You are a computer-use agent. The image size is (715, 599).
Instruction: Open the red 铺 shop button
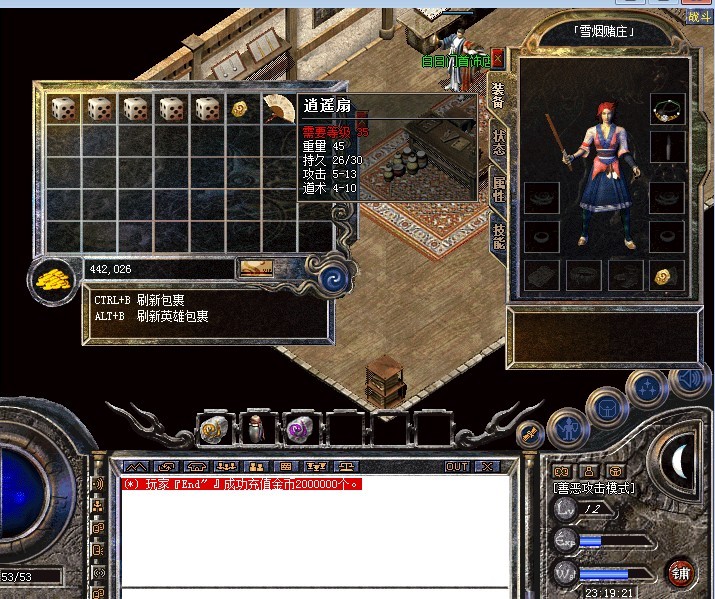click(x=681, y=572)
